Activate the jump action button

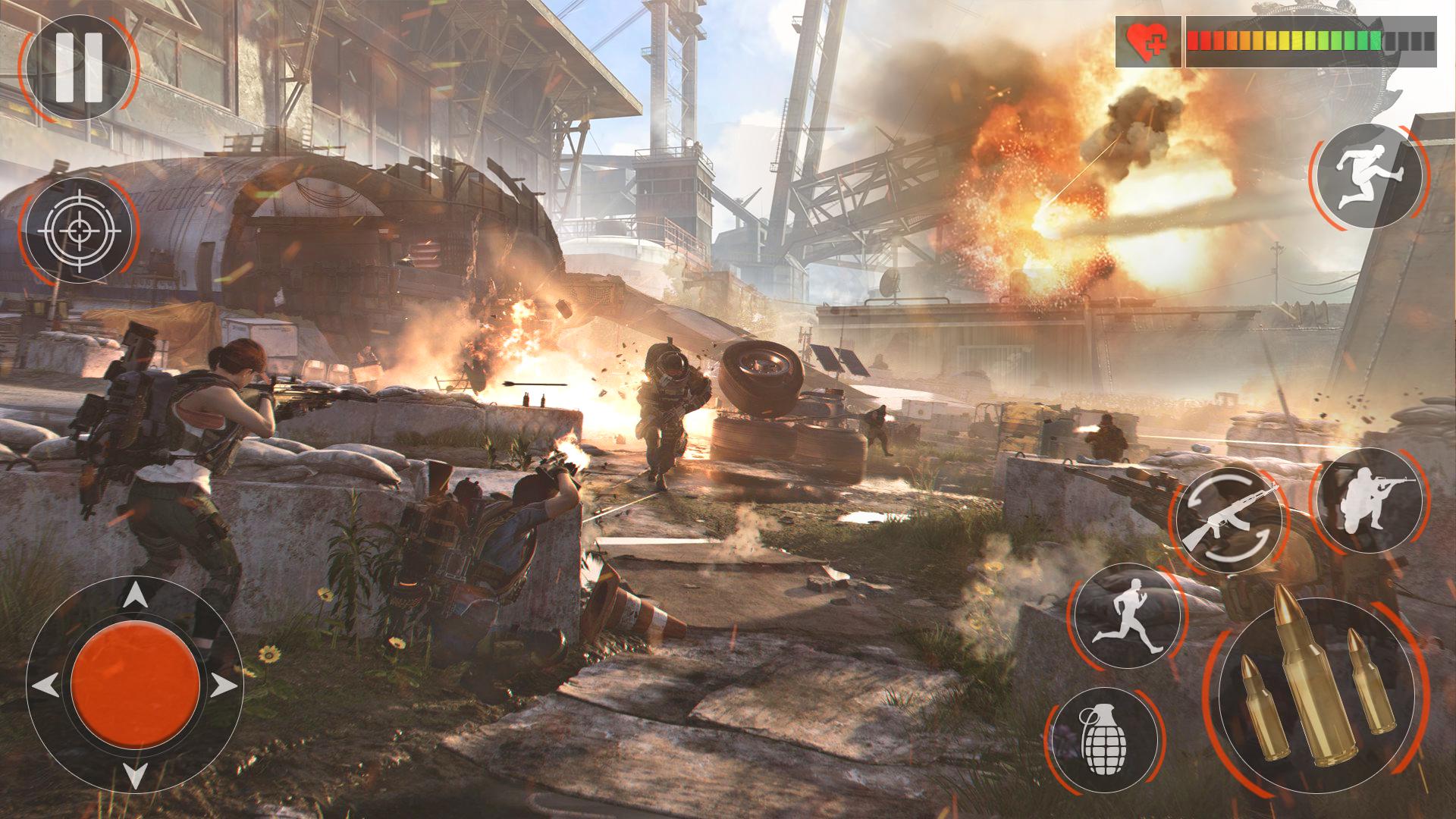click(x=1370, y=176)
